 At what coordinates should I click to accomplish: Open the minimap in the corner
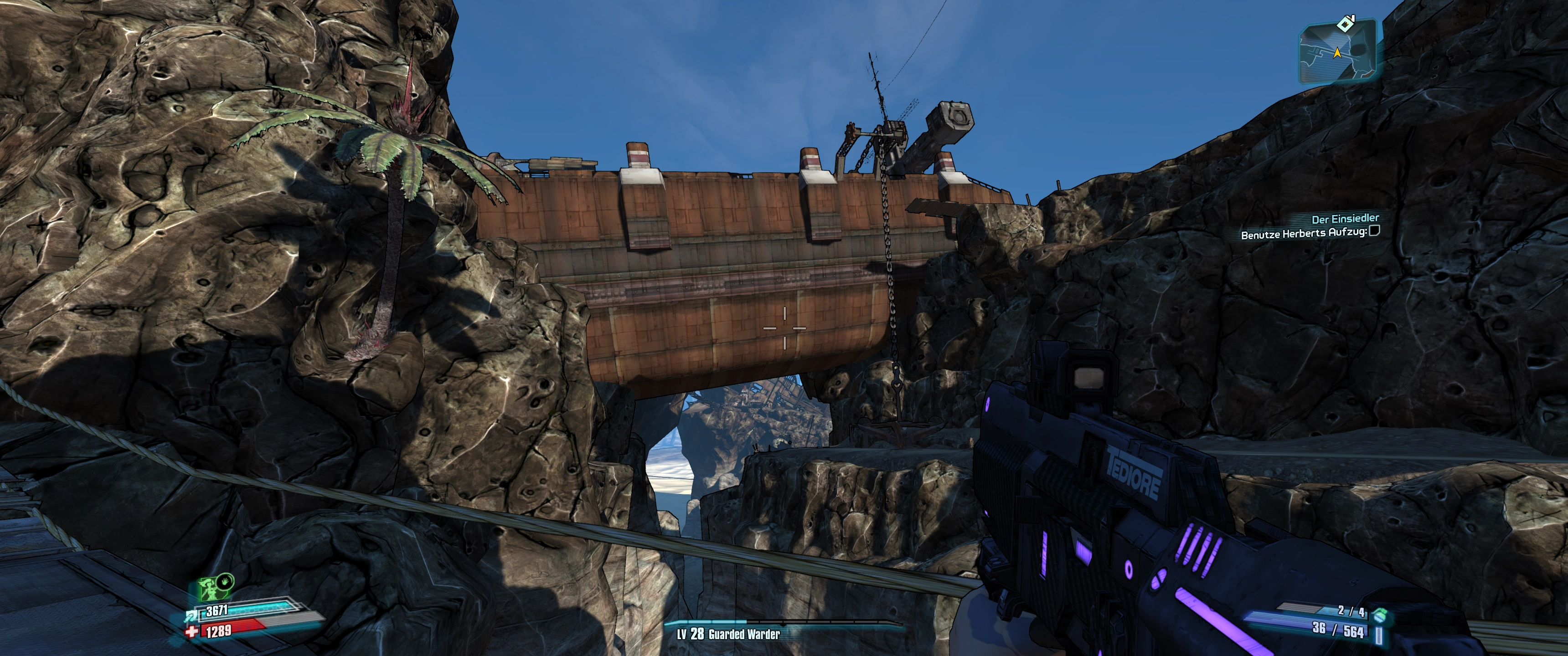pyautogui.click(x=1337, y=53)
